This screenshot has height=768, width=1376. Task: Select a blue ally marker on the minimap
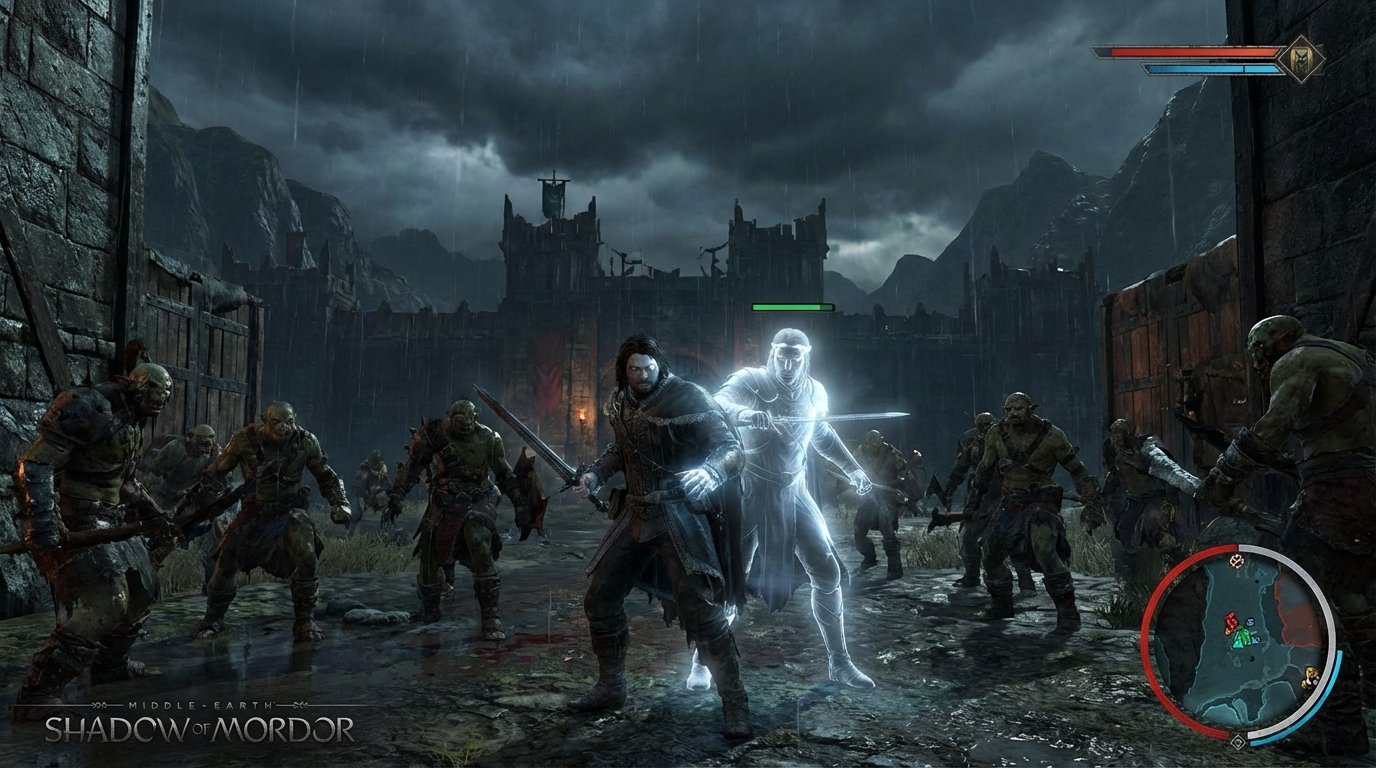pos(1250,623)
